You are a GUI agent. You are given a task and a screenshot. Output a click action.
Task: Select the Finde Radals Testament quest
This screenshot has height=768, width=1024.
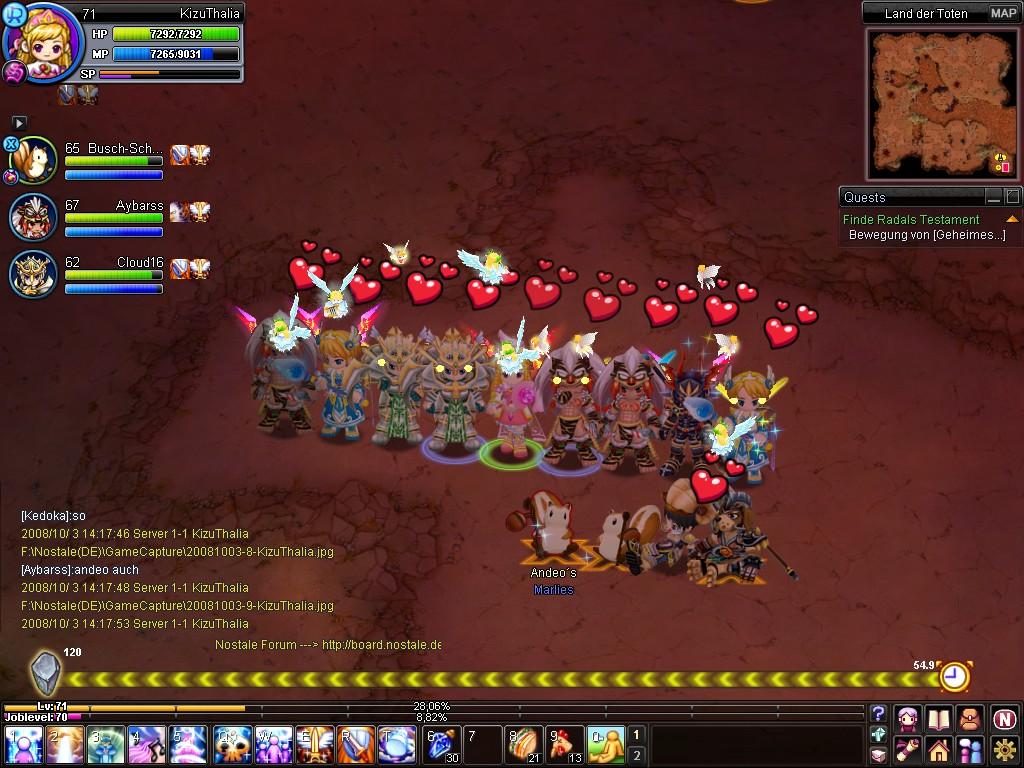pos(911,219)
